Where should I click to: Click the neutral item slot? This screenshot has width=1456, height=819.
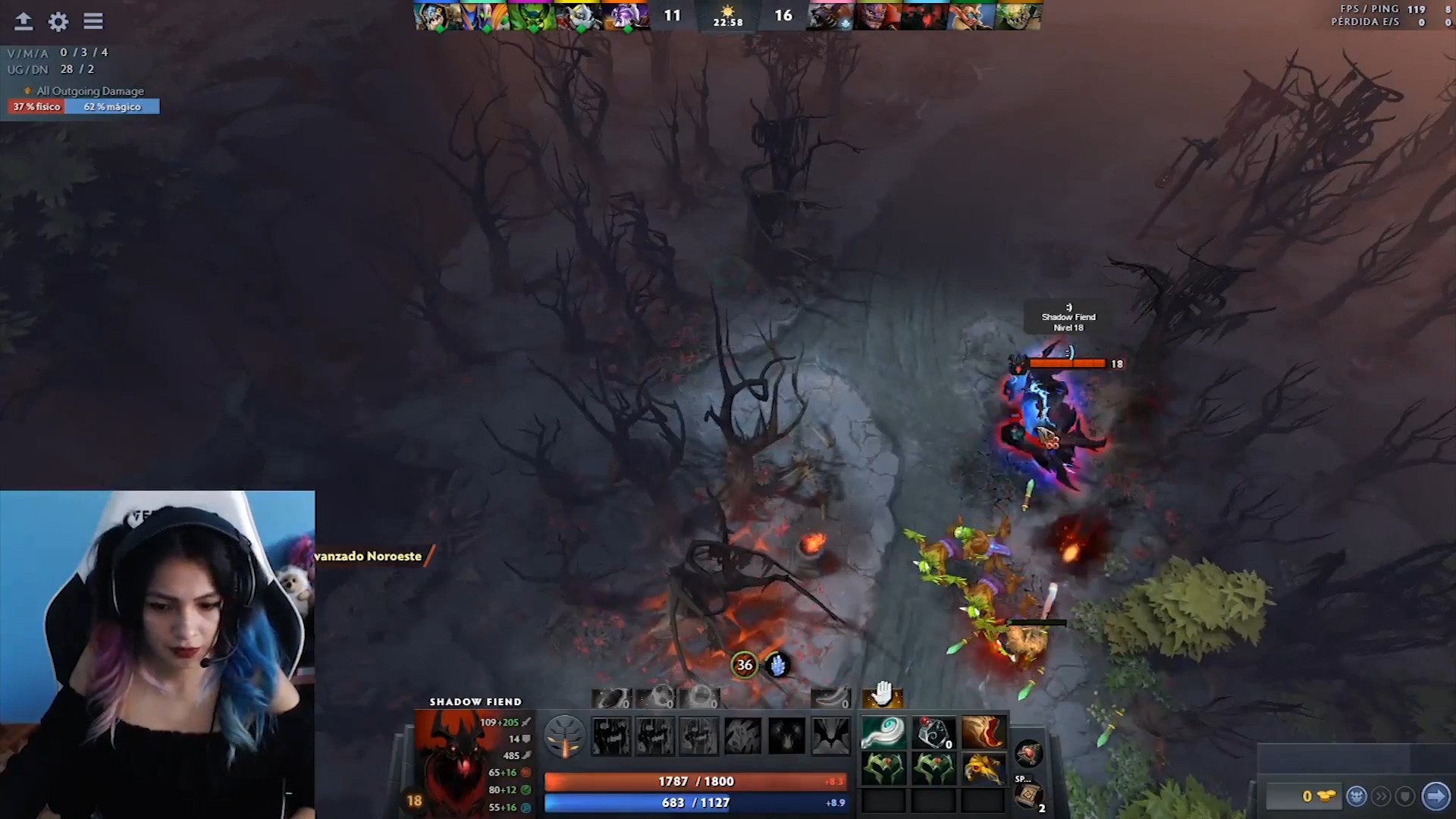tap(1029, 754)
